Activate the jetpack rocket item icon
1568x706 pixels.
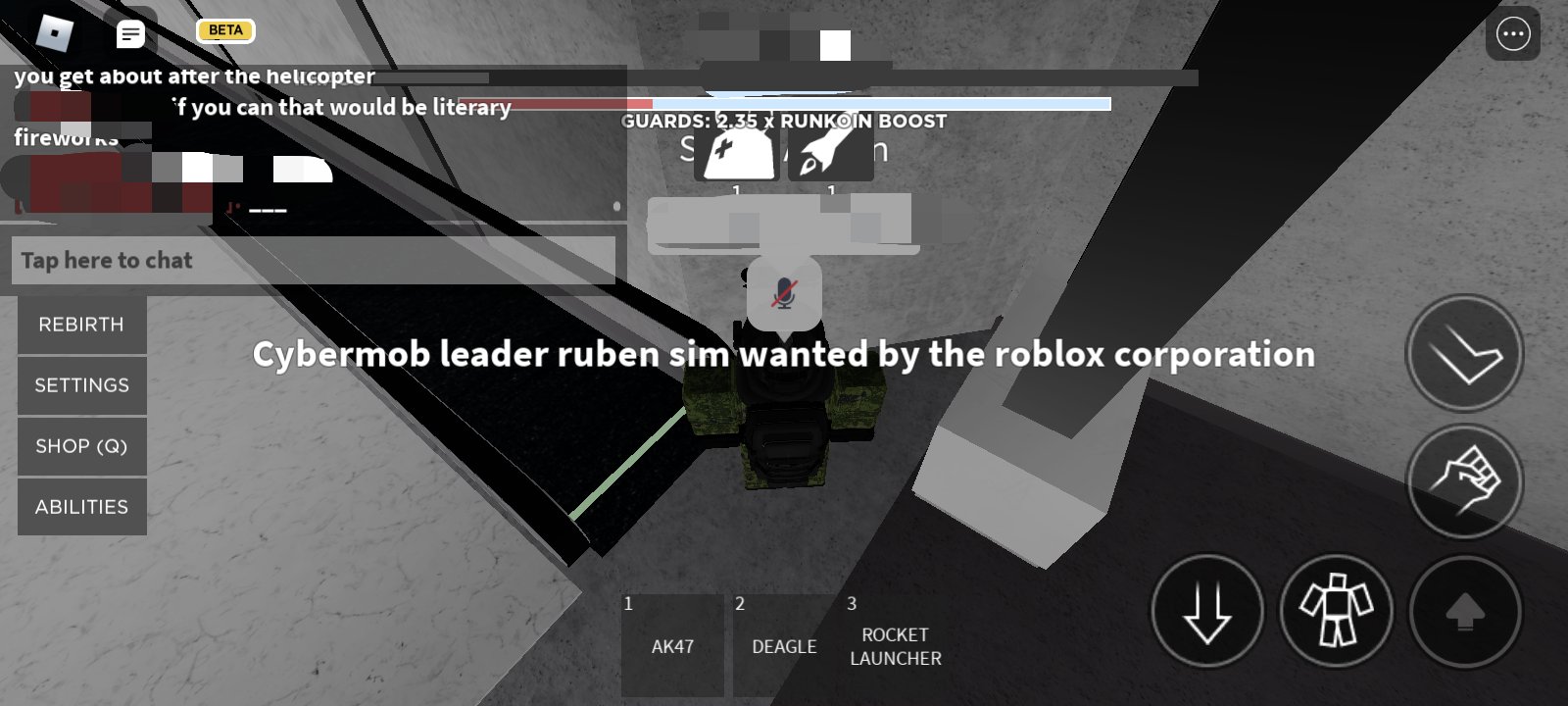point(829,153)
